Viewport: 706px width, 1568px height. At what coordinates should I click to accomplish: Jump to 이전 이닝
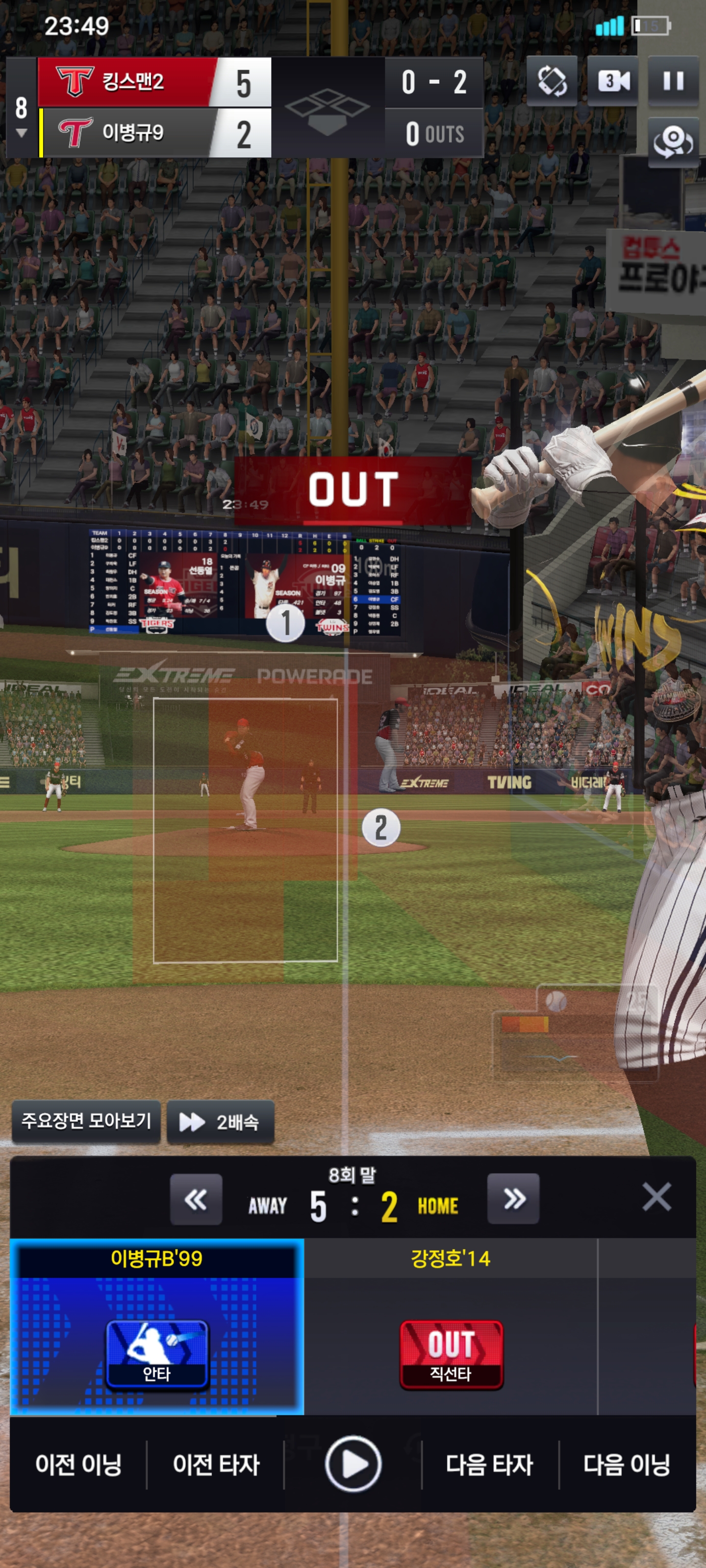click(x=78, y=1465)
